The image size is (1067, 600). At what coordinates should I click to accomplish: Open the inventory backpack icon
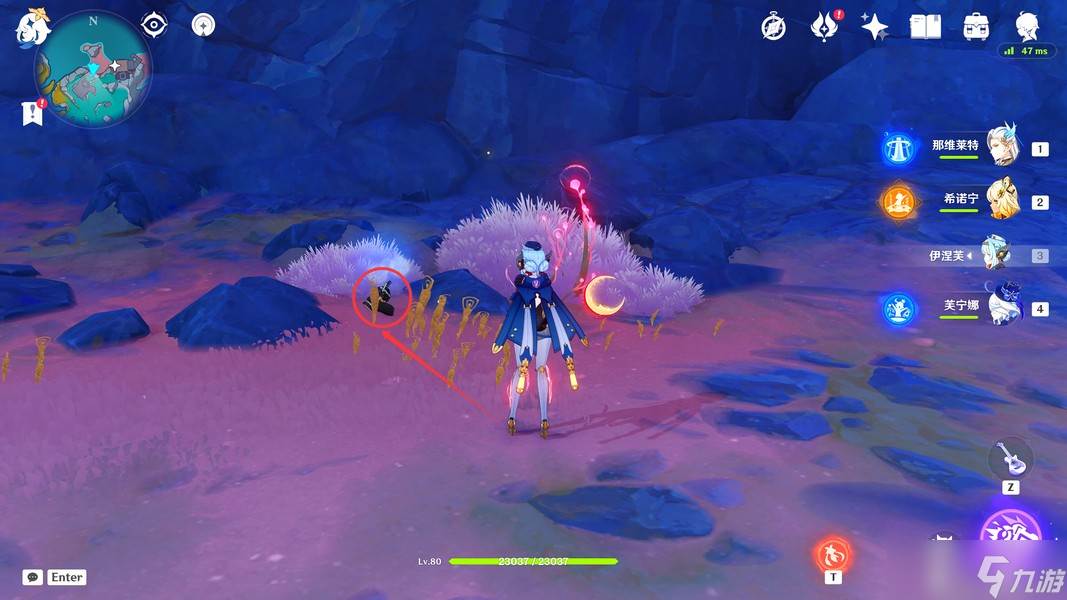pyautogui.click(x=976, y=27)
